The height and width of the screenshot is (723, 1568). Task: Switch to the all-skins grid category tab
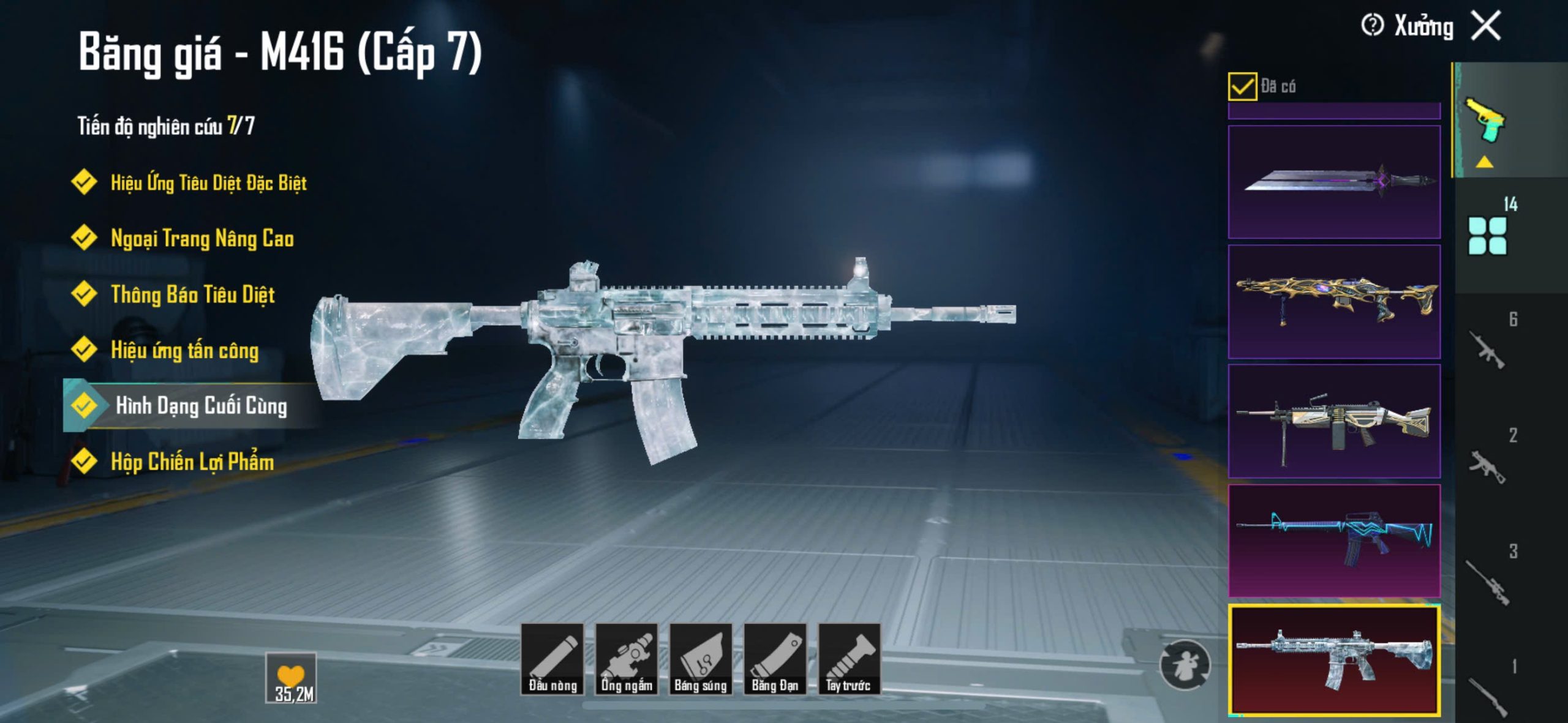click(x=1488, y=236)
